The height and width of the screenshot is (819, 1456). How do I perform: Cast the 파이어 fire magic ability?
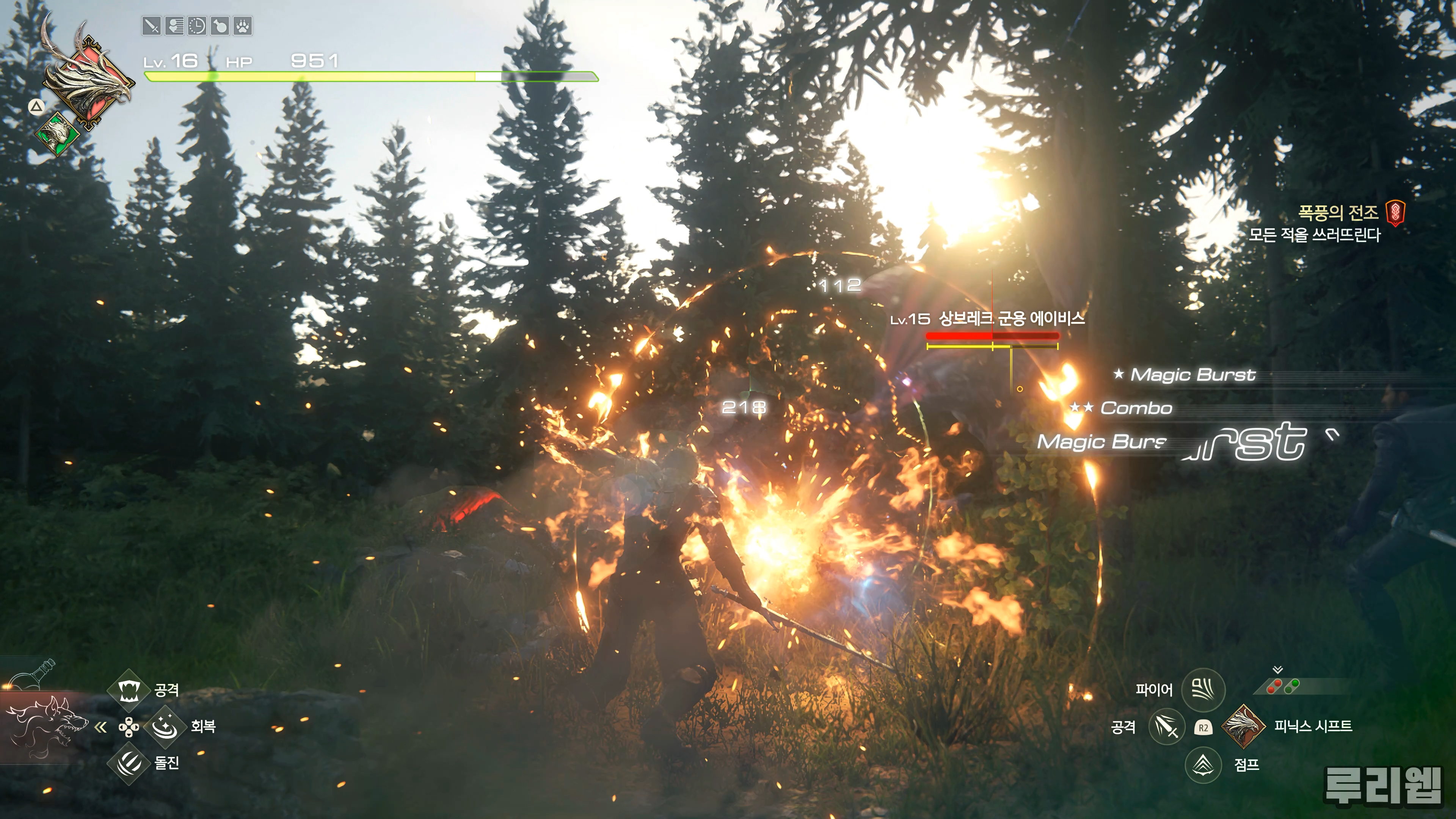point(1203,690)
